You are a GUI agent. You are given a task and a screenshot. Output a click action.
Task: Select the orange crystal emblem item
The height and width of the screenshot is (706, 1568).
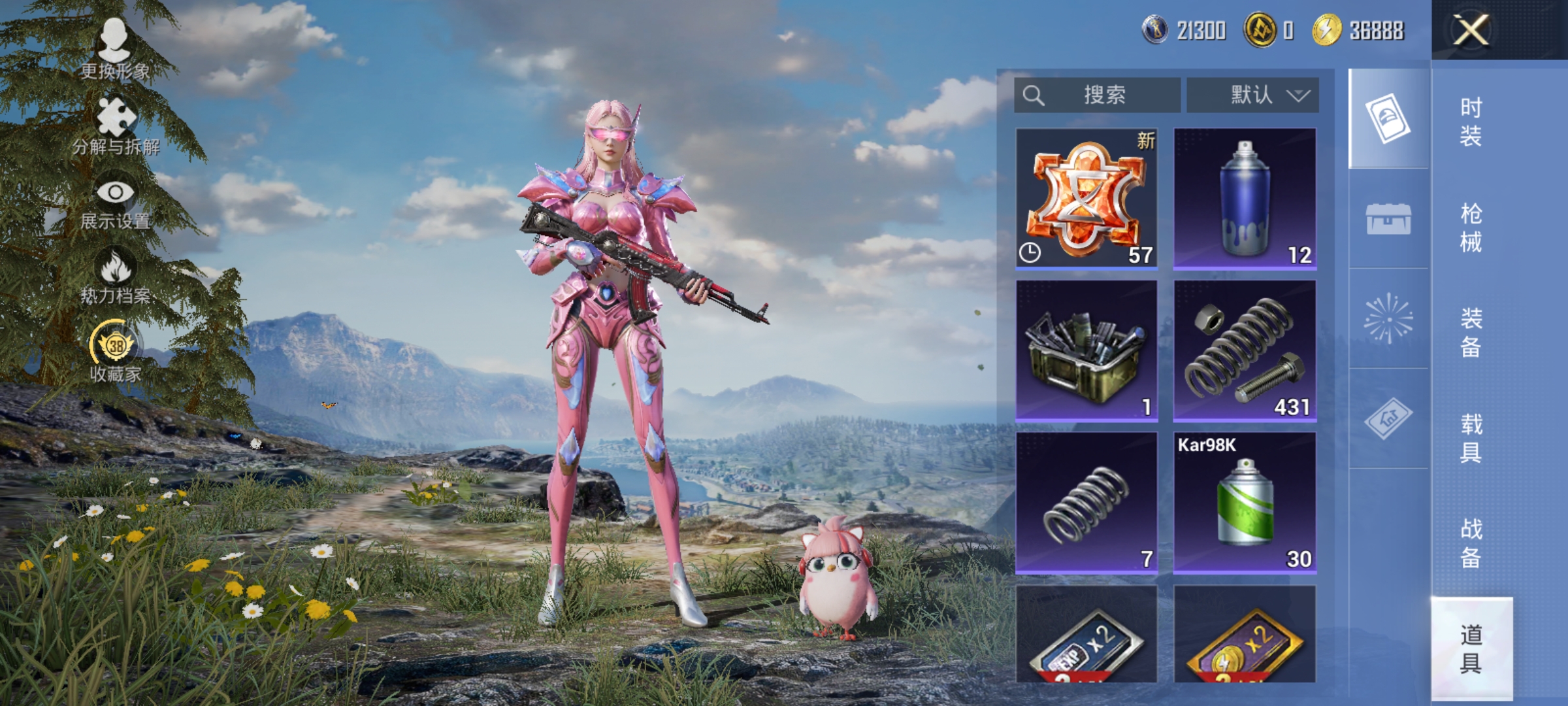(1086, 199)
